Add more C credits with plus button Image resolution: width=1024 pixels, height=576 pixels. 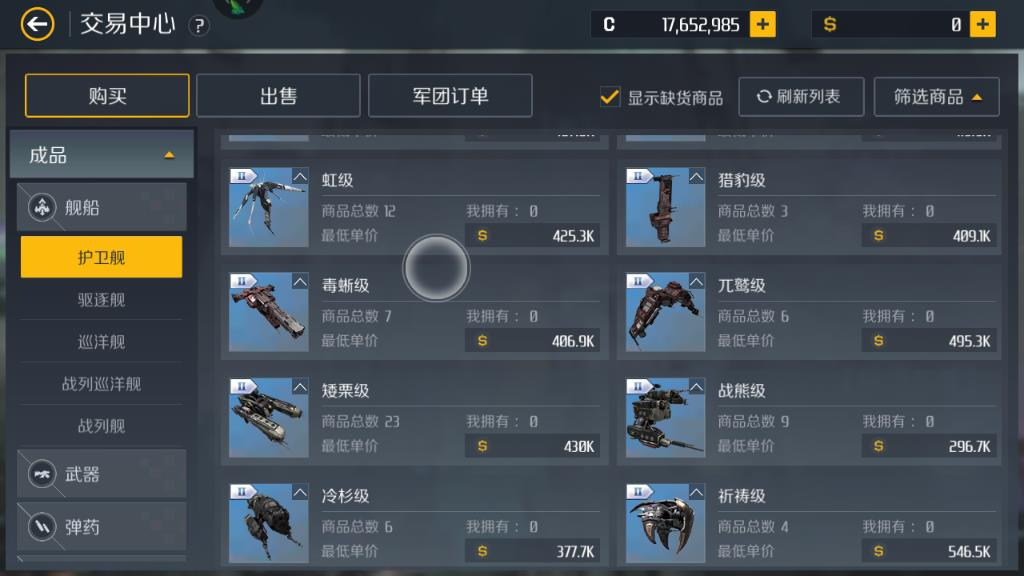[x=763, y=25]
